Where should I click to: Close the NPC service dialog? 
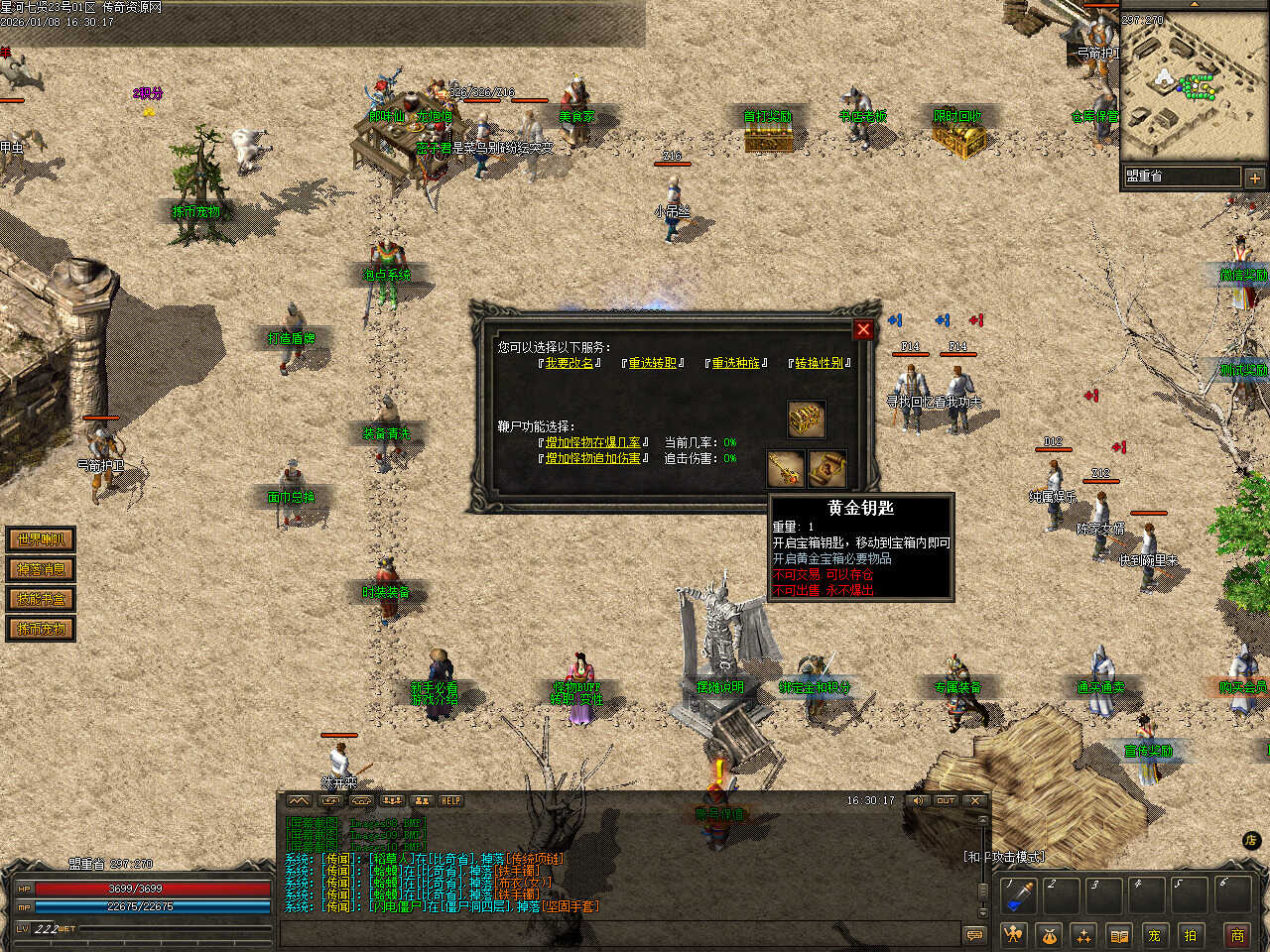[x=863, y=329]
